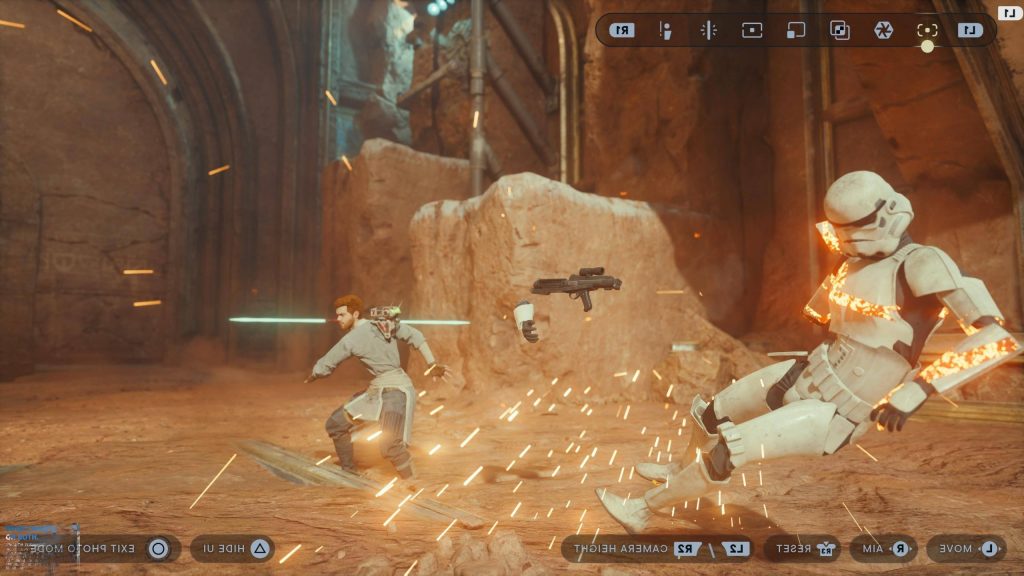Open the aperture lens tab
The image size is (1024, 576).
click(883, 30)
